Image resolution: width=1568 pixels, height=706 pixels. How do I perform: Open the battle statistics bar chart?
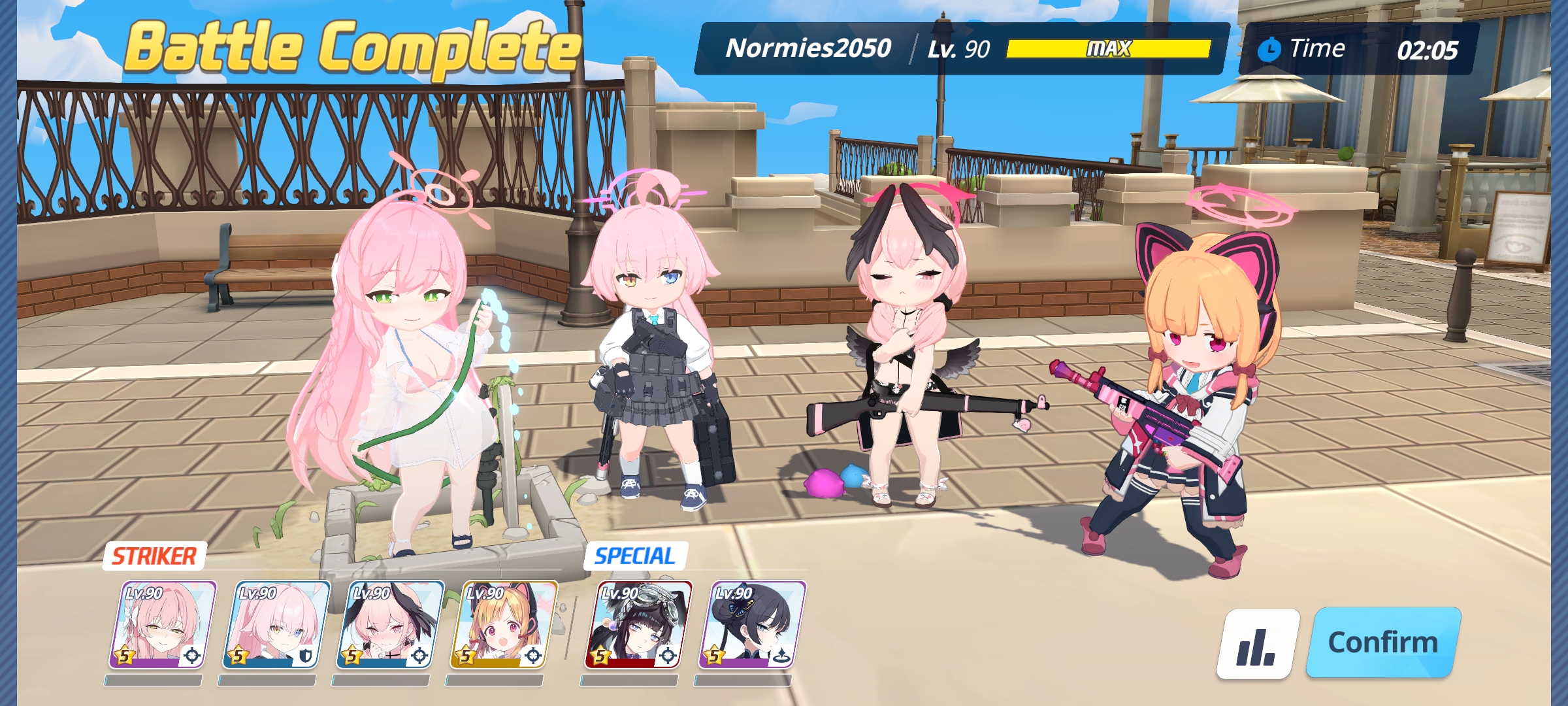point(1258,644)
